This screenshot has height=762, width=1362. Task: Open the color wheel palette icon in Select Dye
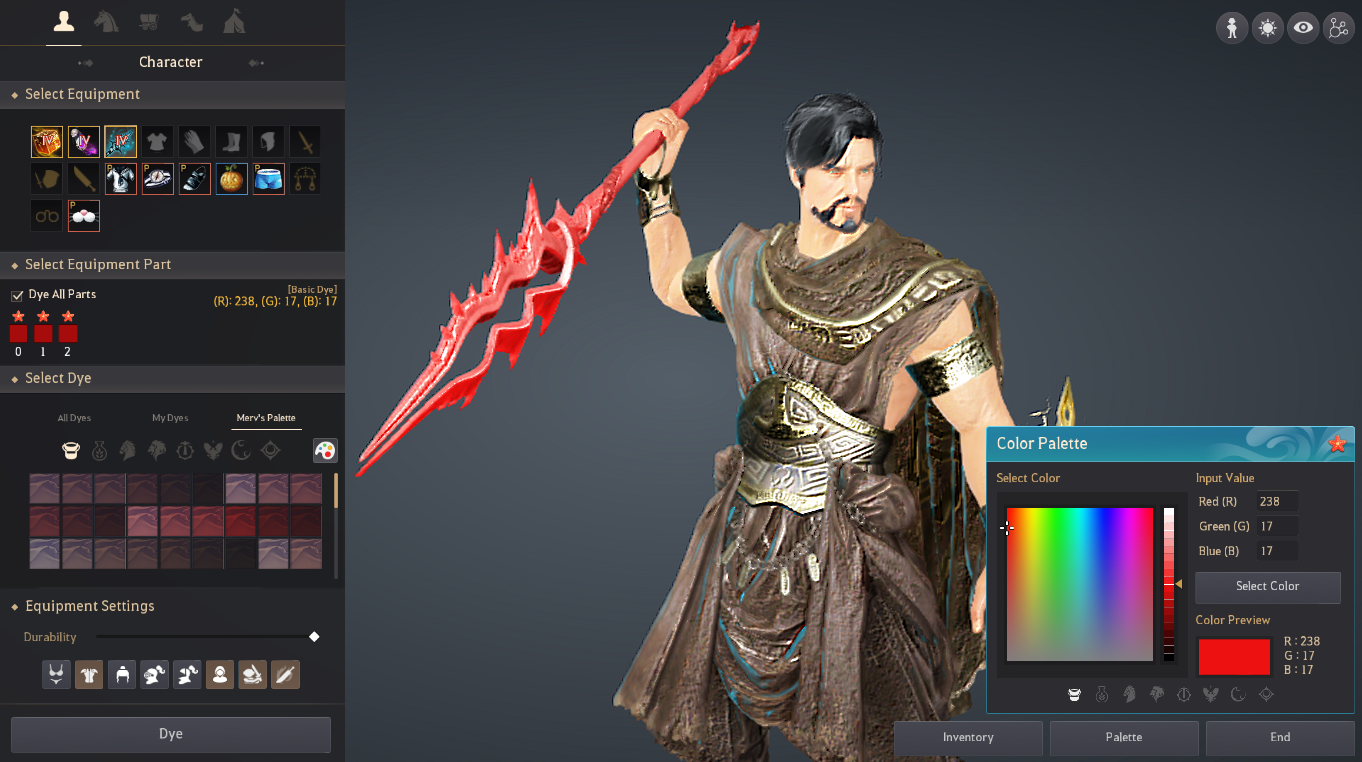click(325, 450)
